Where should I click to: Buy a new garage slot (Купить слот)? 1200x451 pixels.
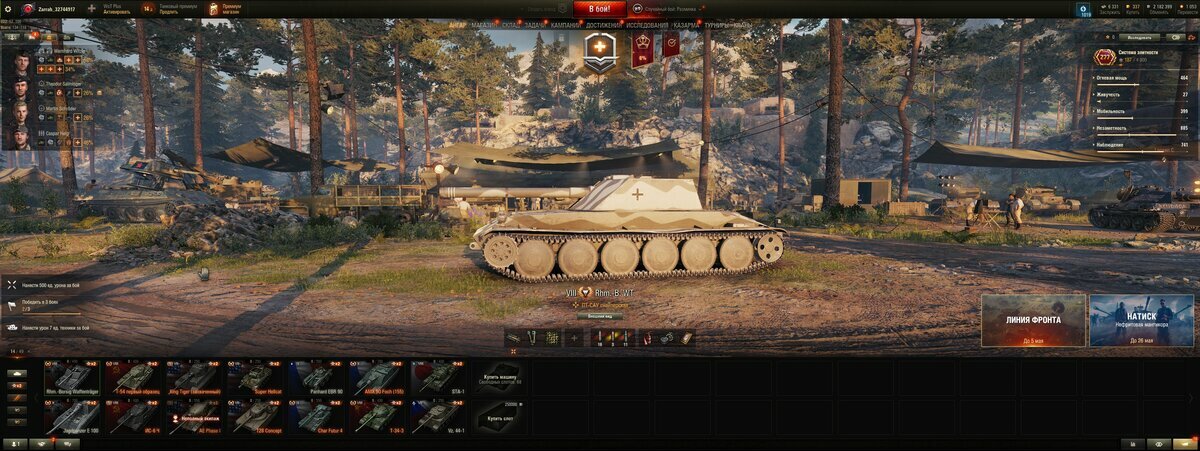[x=500, y=416]
